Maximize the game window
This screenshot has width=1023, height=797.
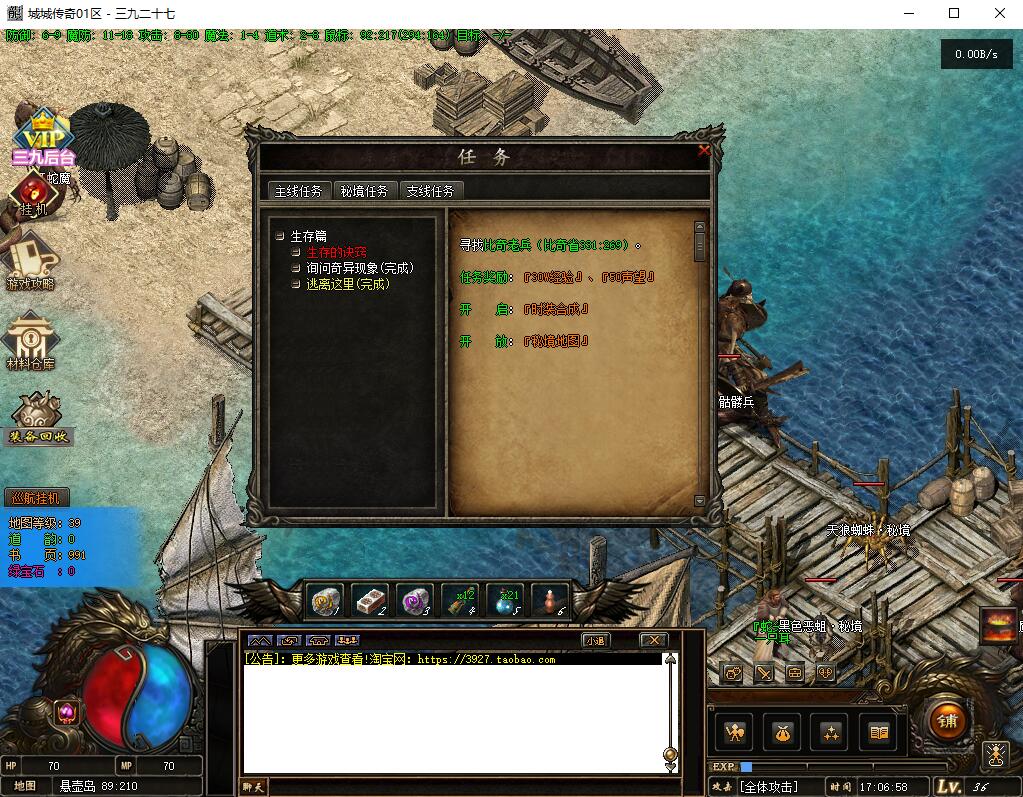click(x=954, y=14)
